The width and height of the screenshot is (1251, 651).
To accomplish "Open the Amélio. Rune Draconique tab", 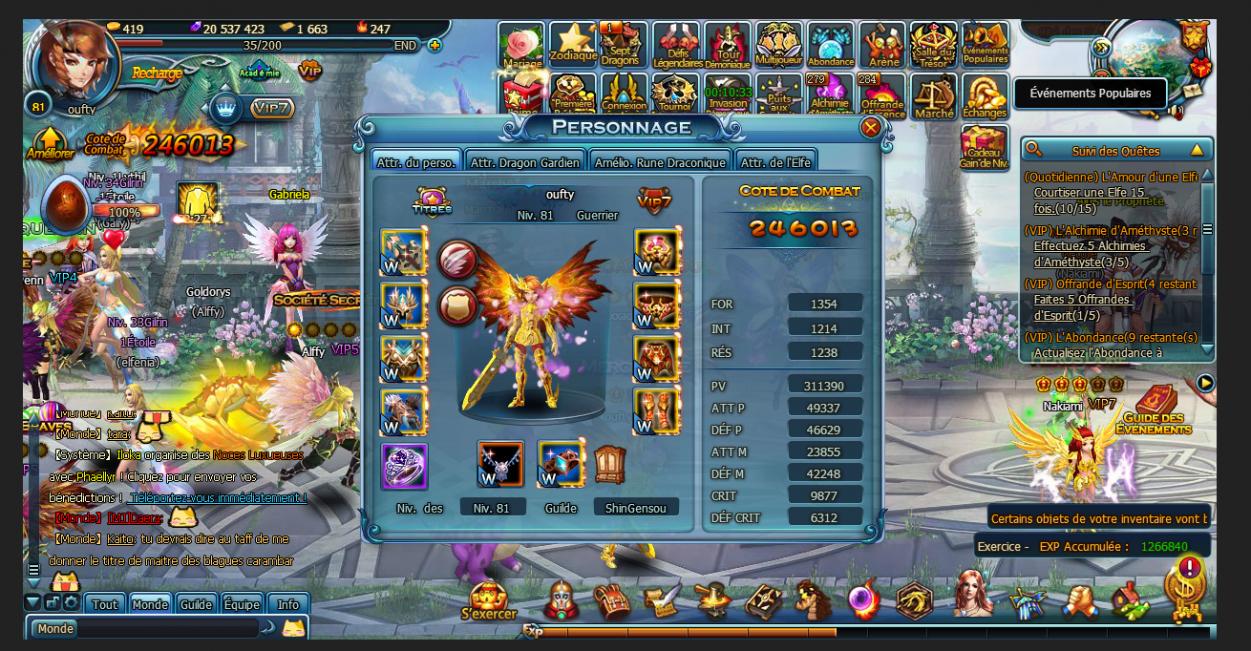I will point(659,162).
